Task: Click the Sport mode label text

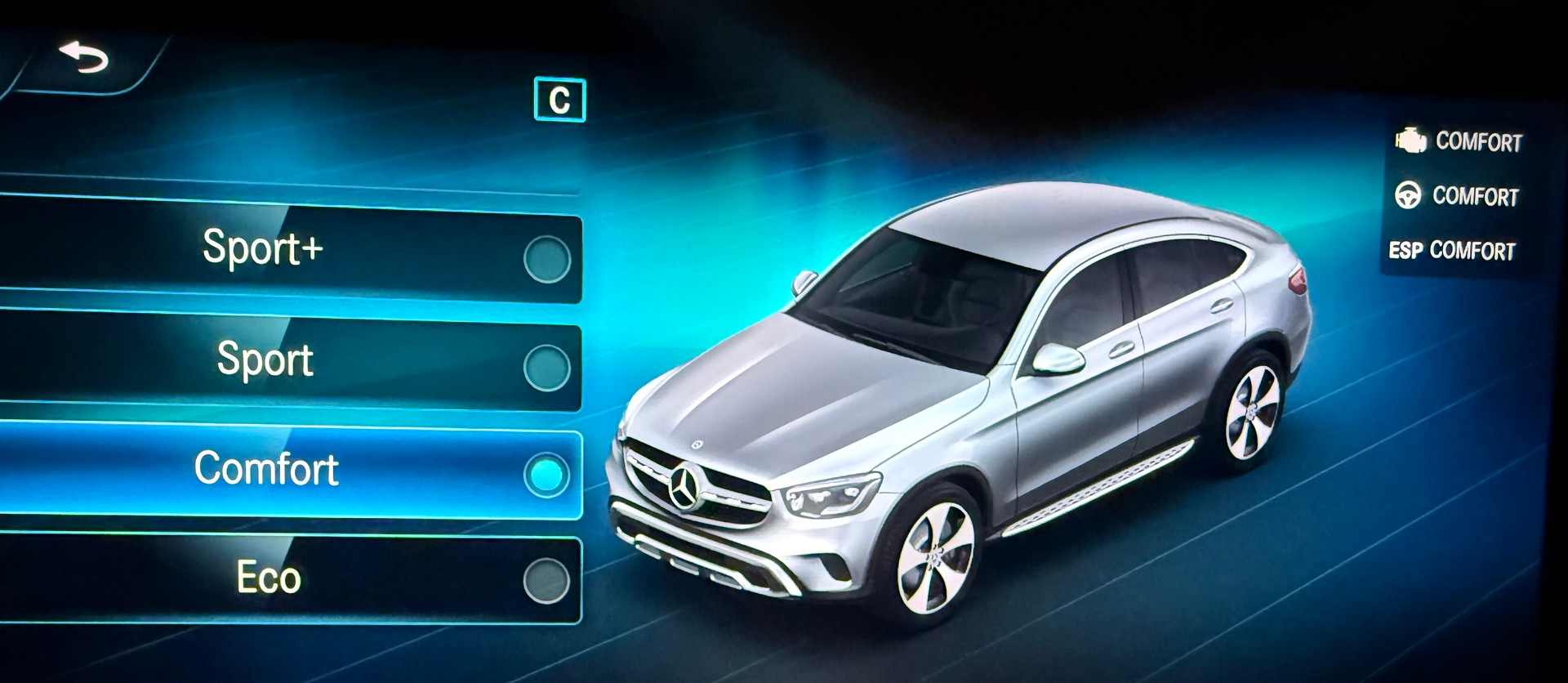Action: click(265, 359)
